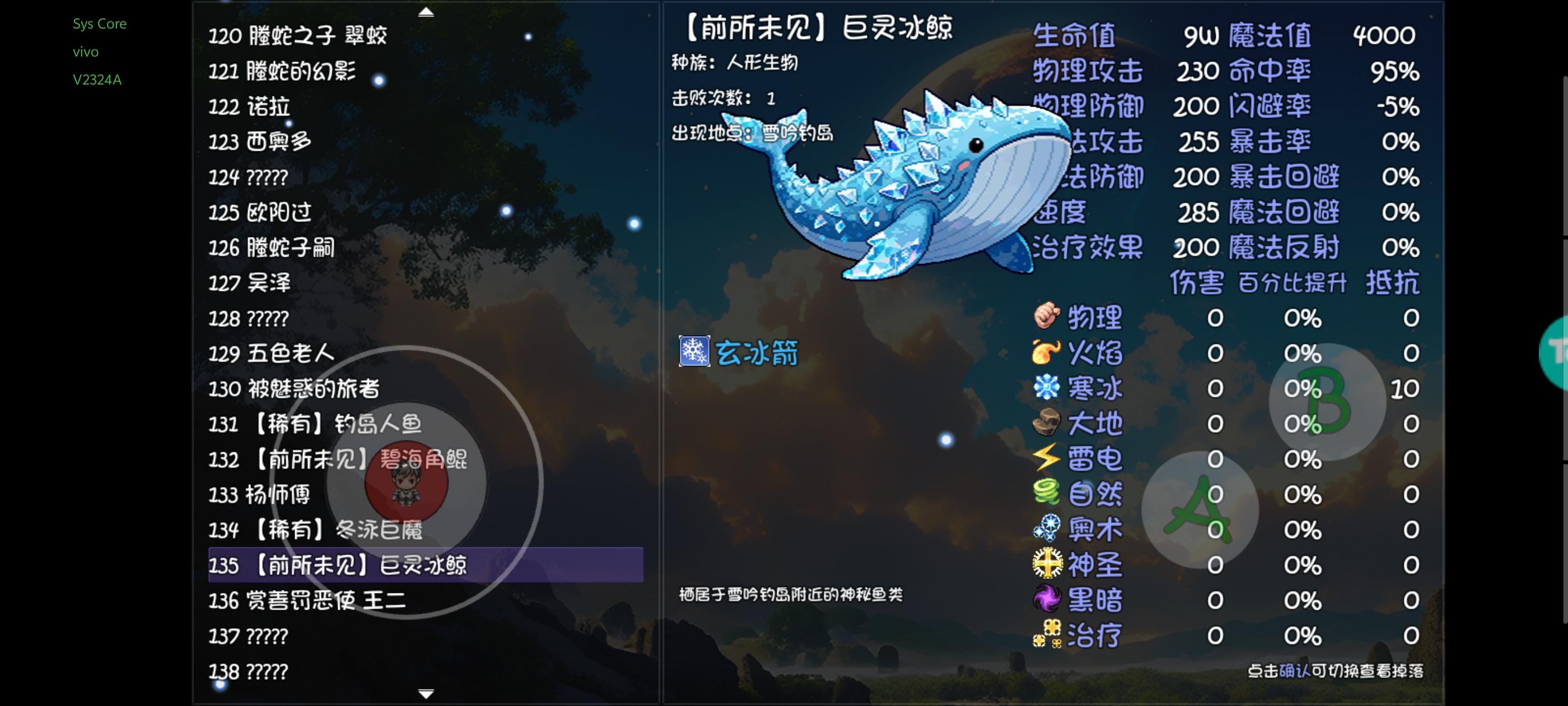The image size is (1568, 706).
Task: Select the 物理 (Physical) fist element icon
Action: pos(1049,316)
